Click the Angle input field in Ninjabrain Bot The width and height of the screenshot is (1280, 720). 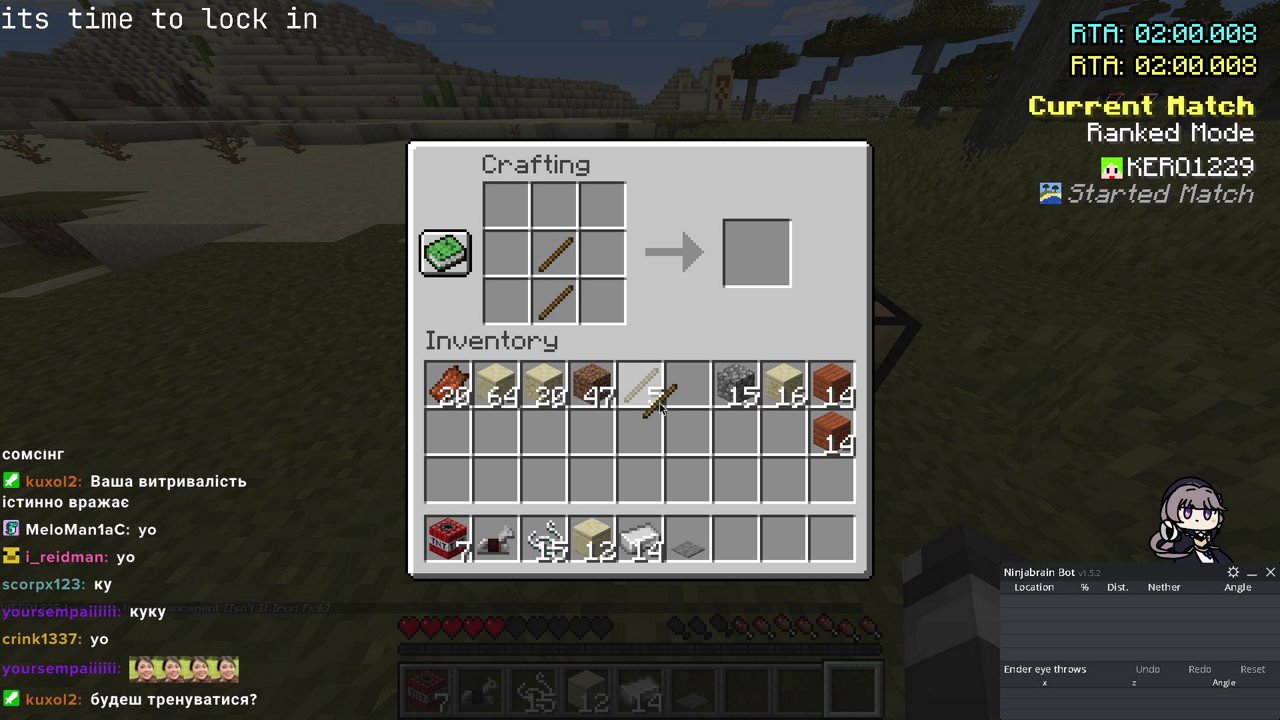pos(1224,683)
